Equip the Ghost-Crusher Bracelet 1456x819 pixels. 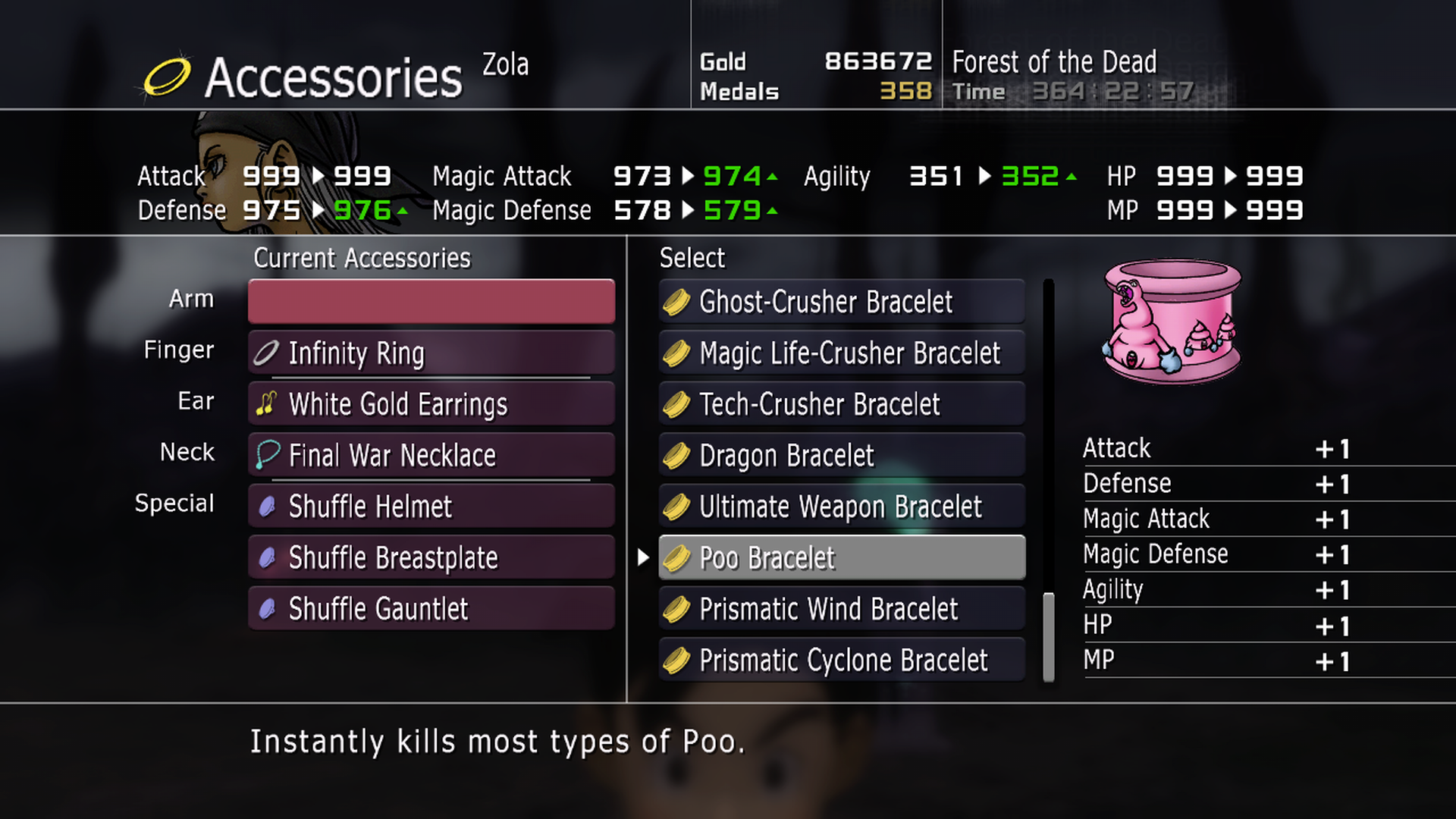(842, 302)
